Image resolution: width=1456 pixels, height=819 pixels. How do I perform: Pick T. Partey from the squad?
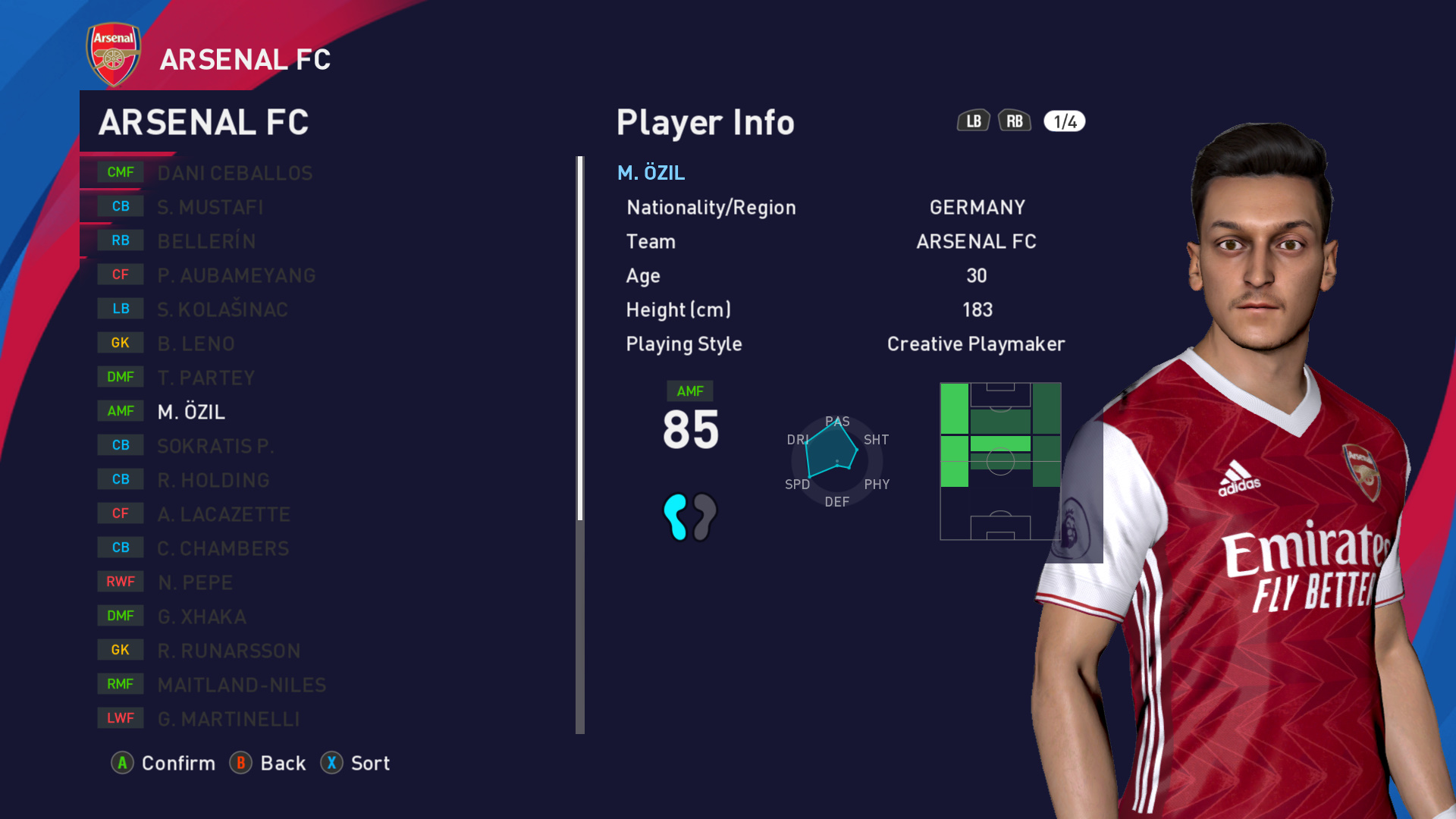coord(206,378)
